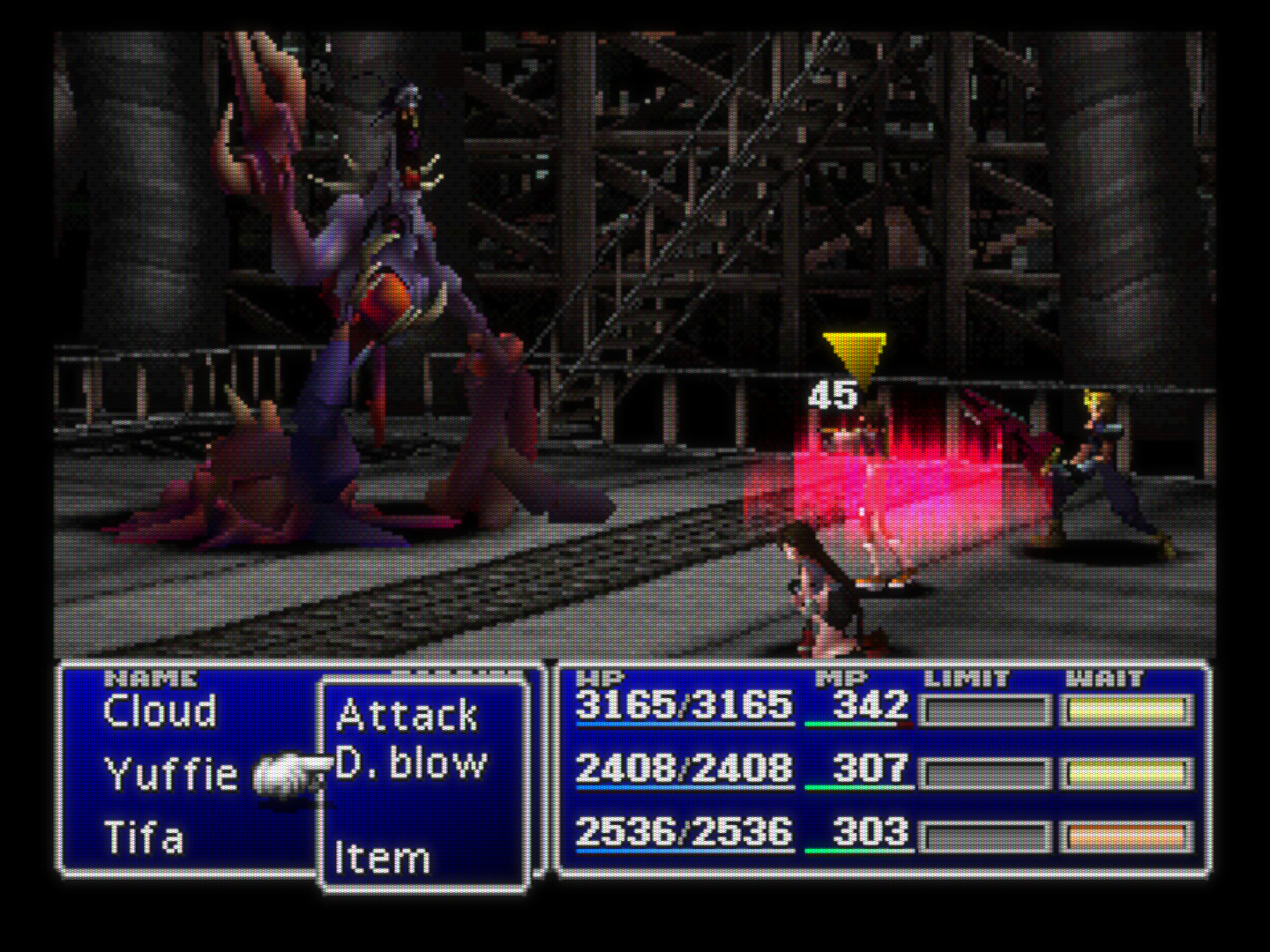Choose Tifa from the party list
The image size is (1270, 952).
(144, 837)
